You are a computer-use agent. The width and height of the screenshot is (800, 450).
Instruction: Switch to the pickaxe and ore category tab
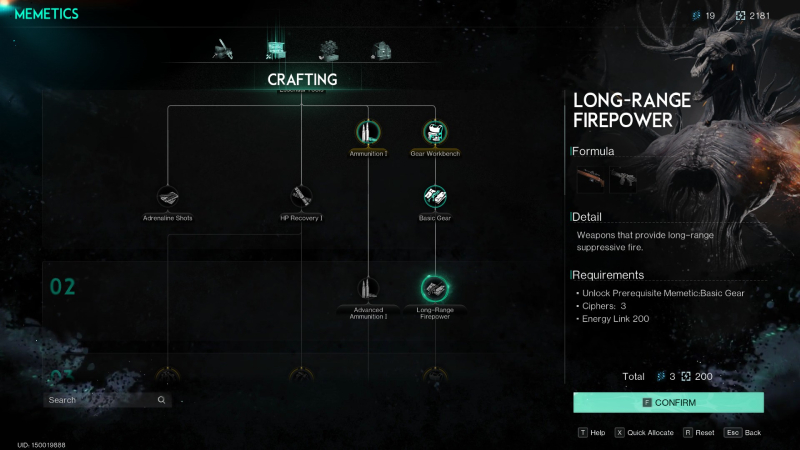222,49
